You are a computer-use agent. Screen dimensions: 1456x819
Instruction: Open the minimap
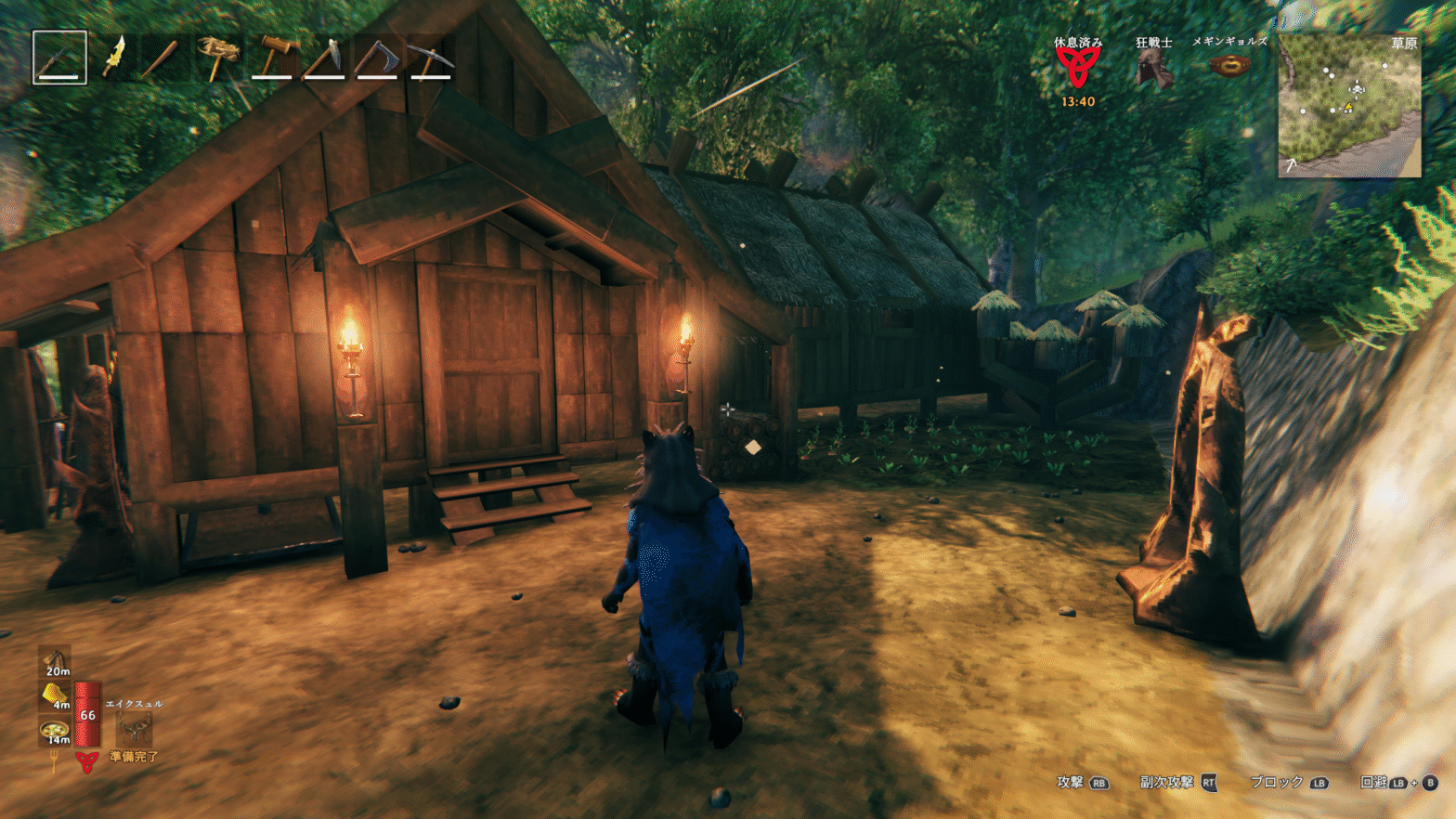(x=1349, y=106)
